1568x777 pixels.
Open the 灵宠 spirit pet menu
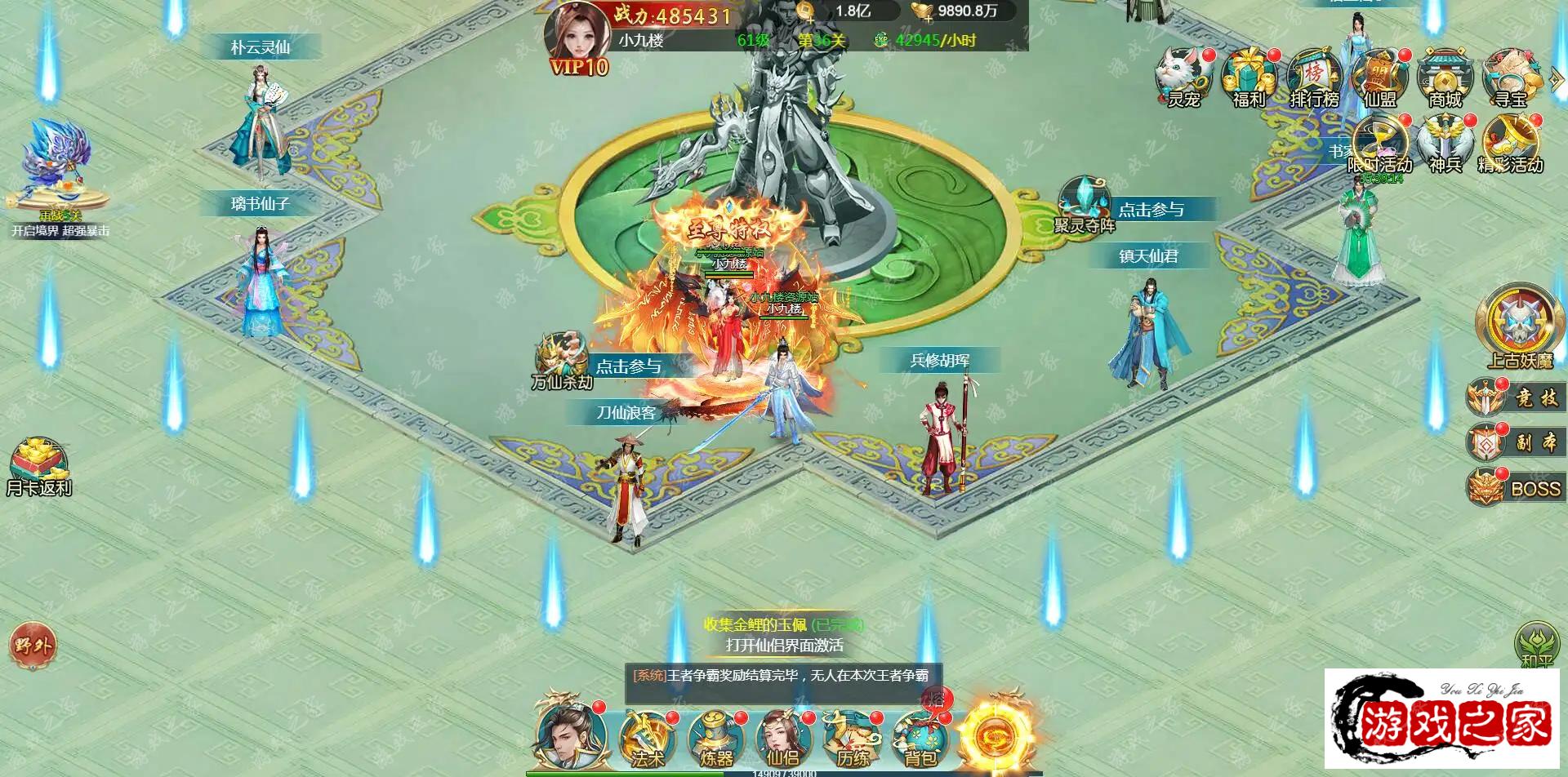(x=1183, y=78)
